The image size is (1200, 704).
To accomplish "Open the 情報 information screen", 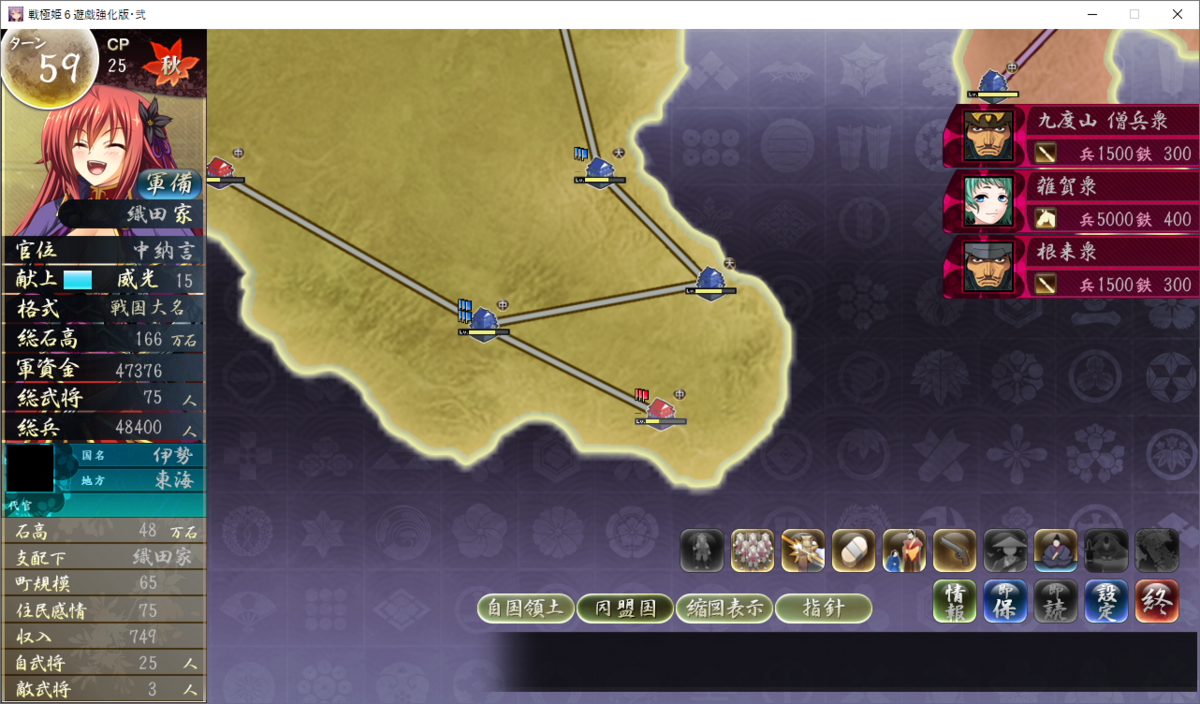I will (x=955, y=602).
